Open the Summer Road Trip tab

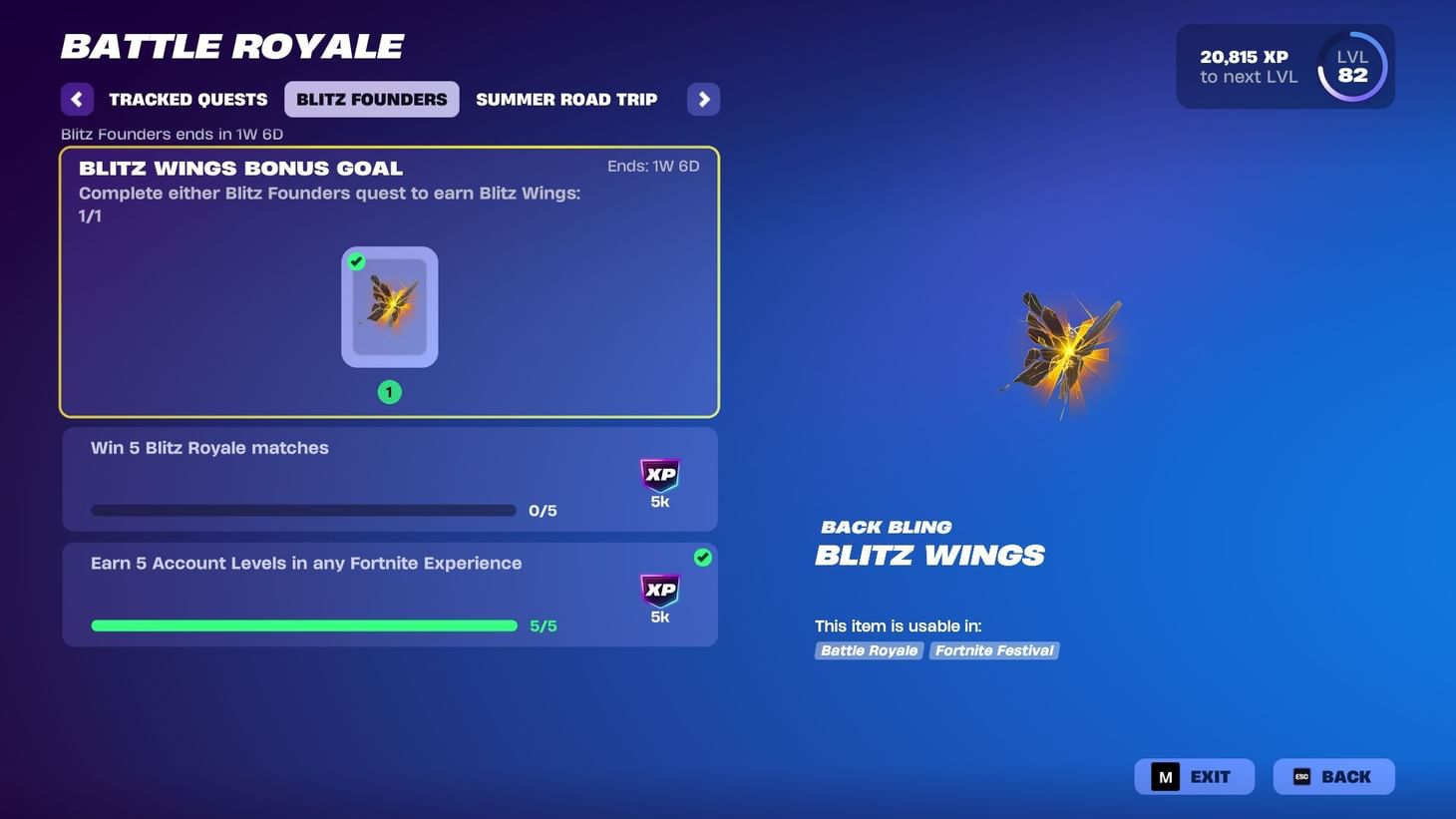click(x=566, y=98)
